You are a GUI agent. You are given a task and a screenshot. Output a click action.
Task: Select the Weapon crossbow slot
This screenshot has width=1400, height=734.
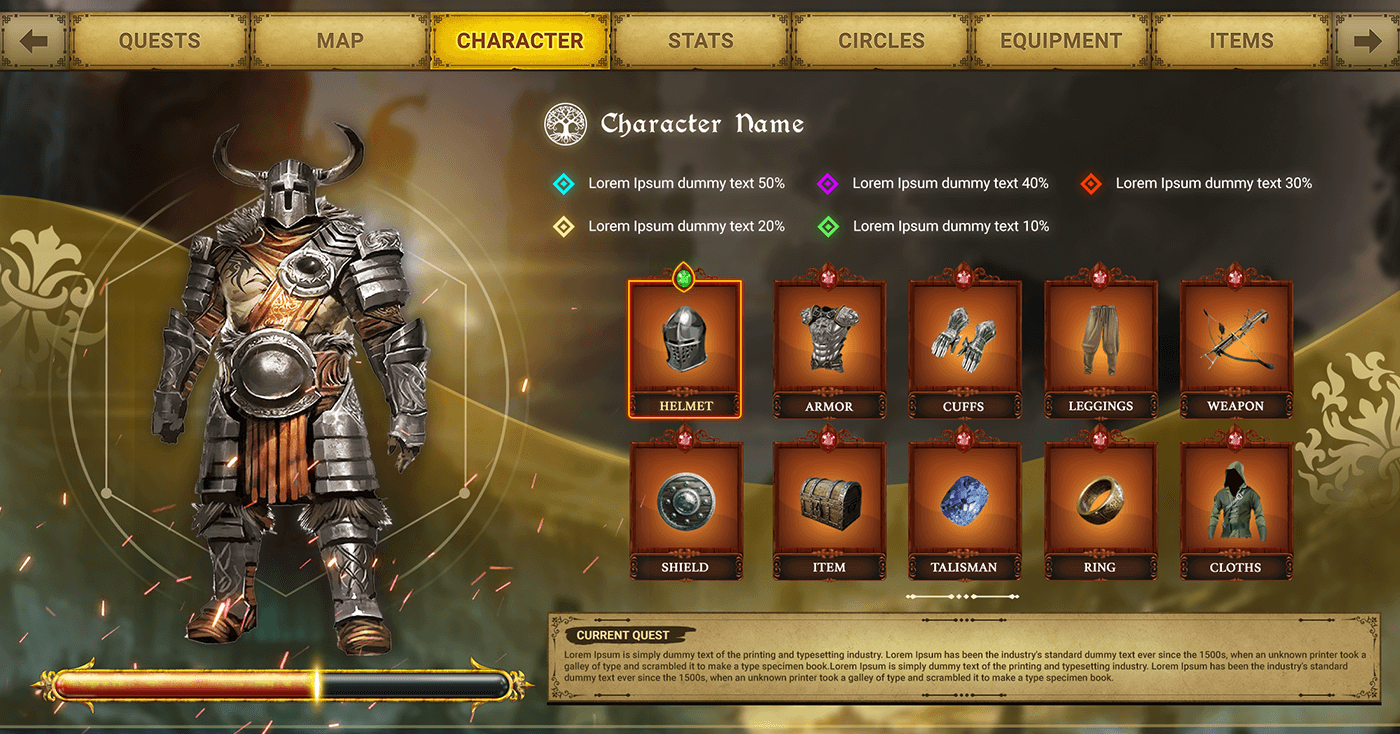pyautogui.click(x=1236, y=343)
